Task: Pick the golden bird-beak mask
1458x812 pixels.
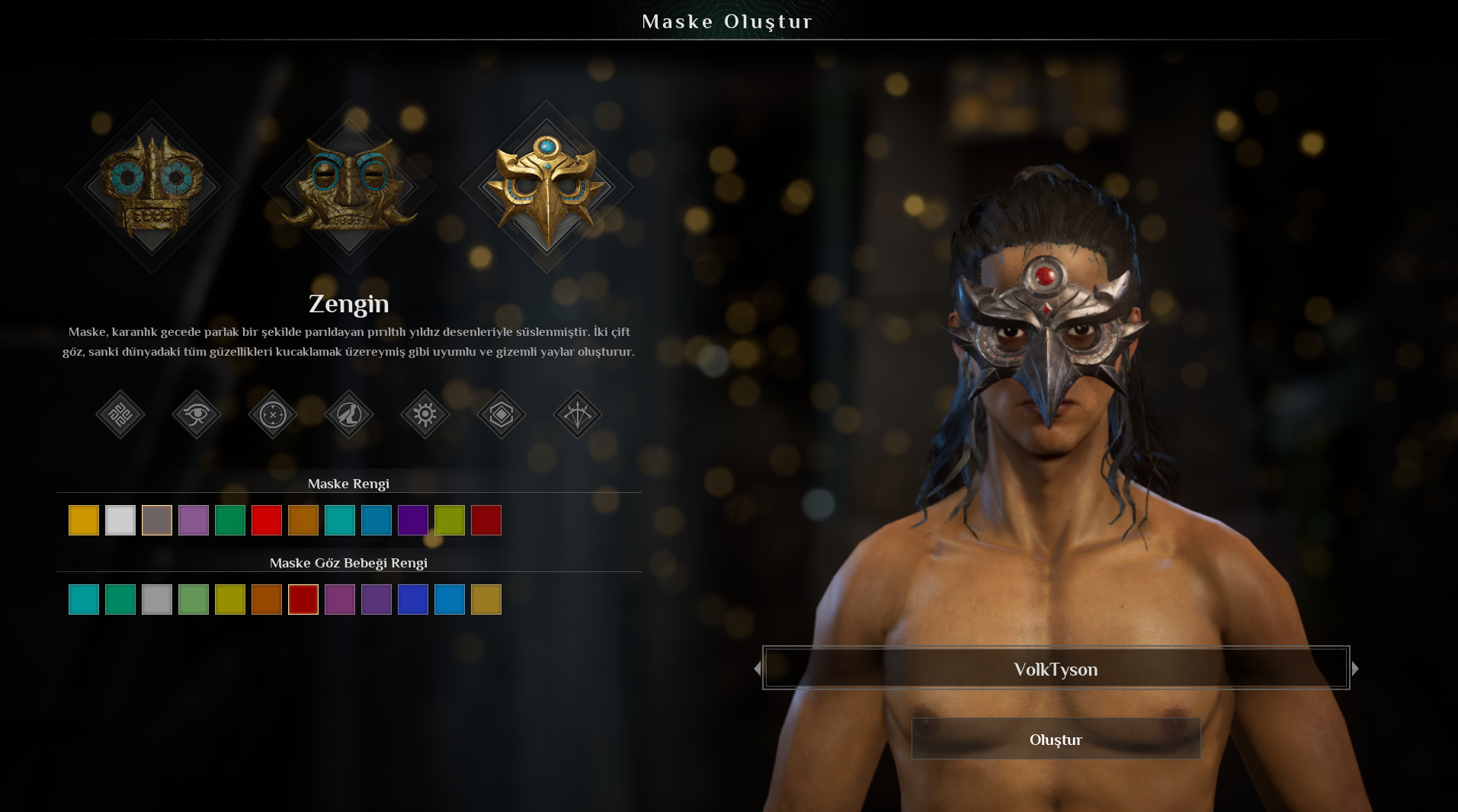Action: tap(546, 187)
